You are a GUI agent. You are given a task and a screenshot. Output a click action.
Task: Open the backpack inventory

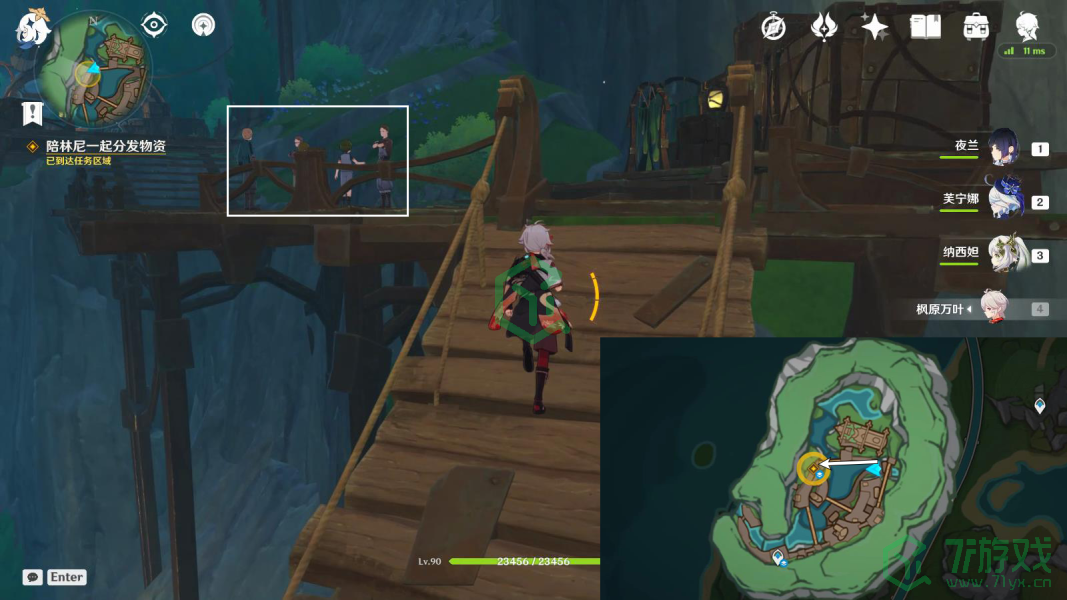click(976, 27)
